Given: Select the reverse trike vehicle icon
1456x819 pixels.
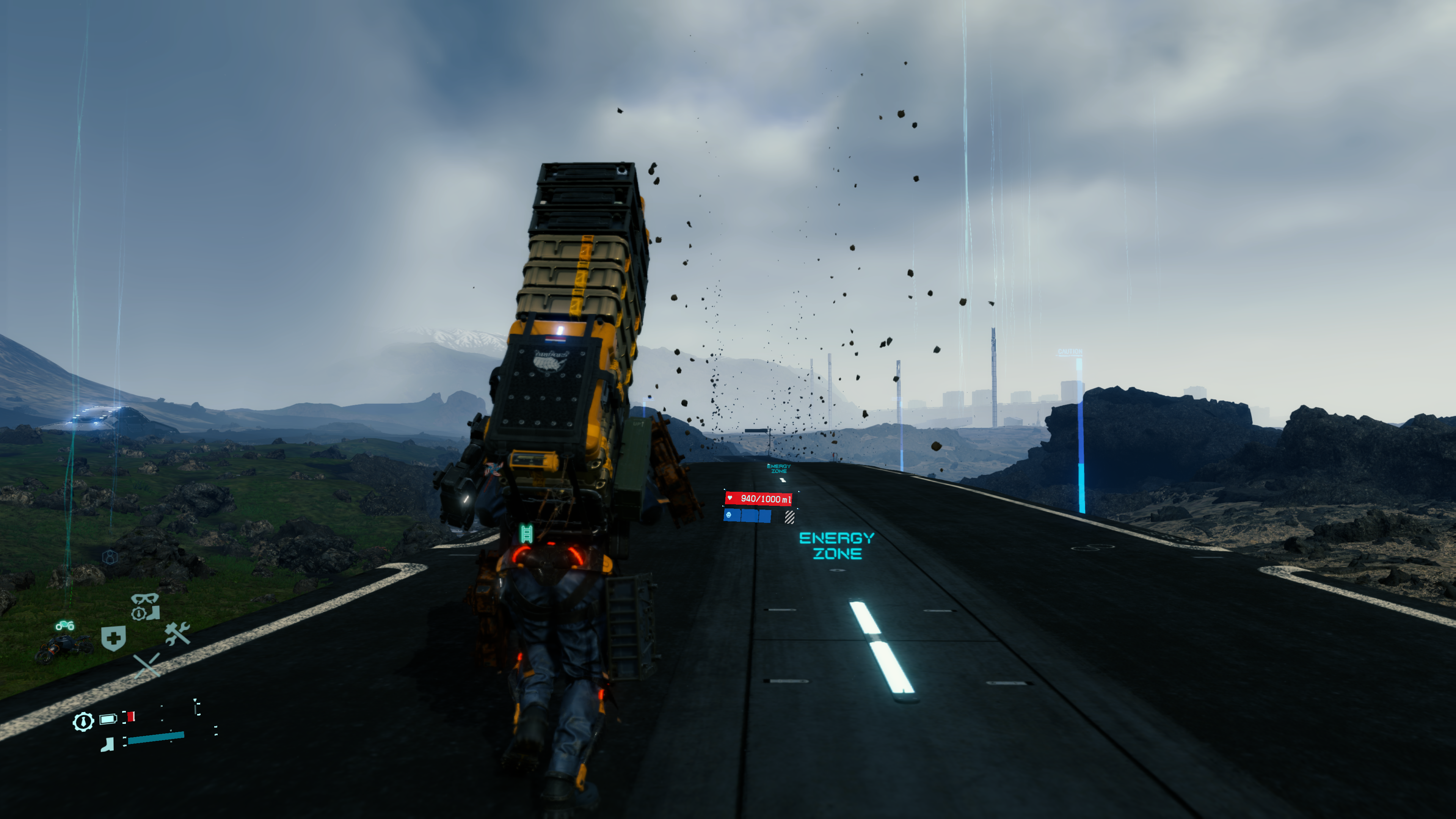Looking at the screenshot, I should pos(65,626).
